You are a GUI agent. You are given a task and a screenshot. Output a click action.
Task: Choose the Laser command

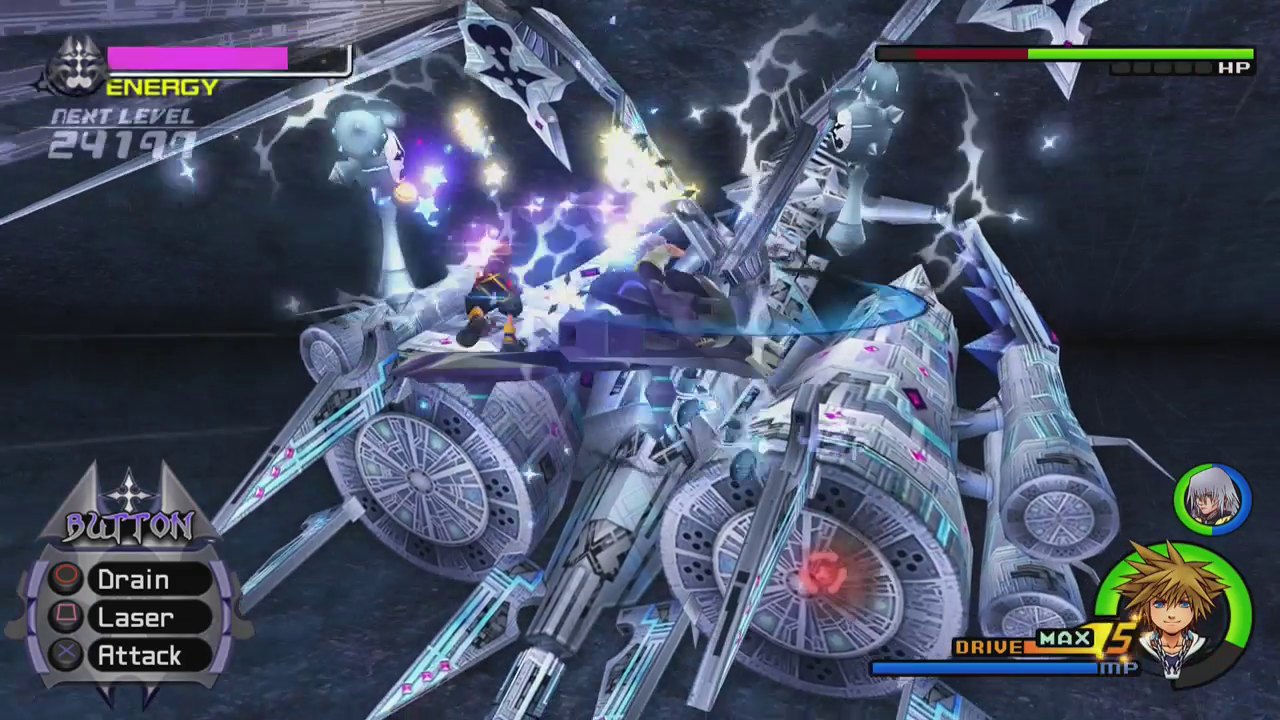point(135,618)
